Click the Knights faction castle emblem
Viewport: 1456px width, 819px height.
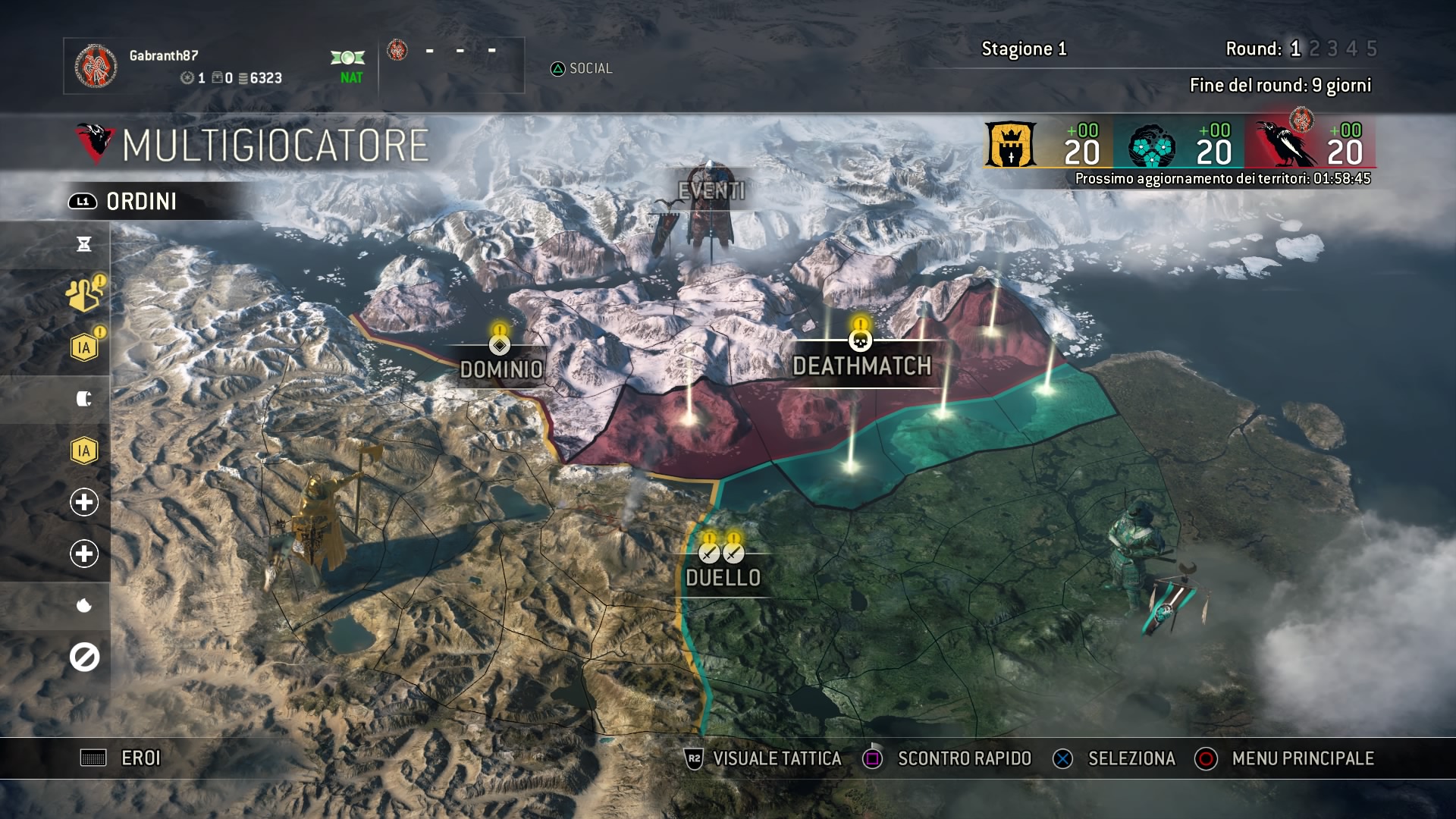click(x=1010, y=145)
